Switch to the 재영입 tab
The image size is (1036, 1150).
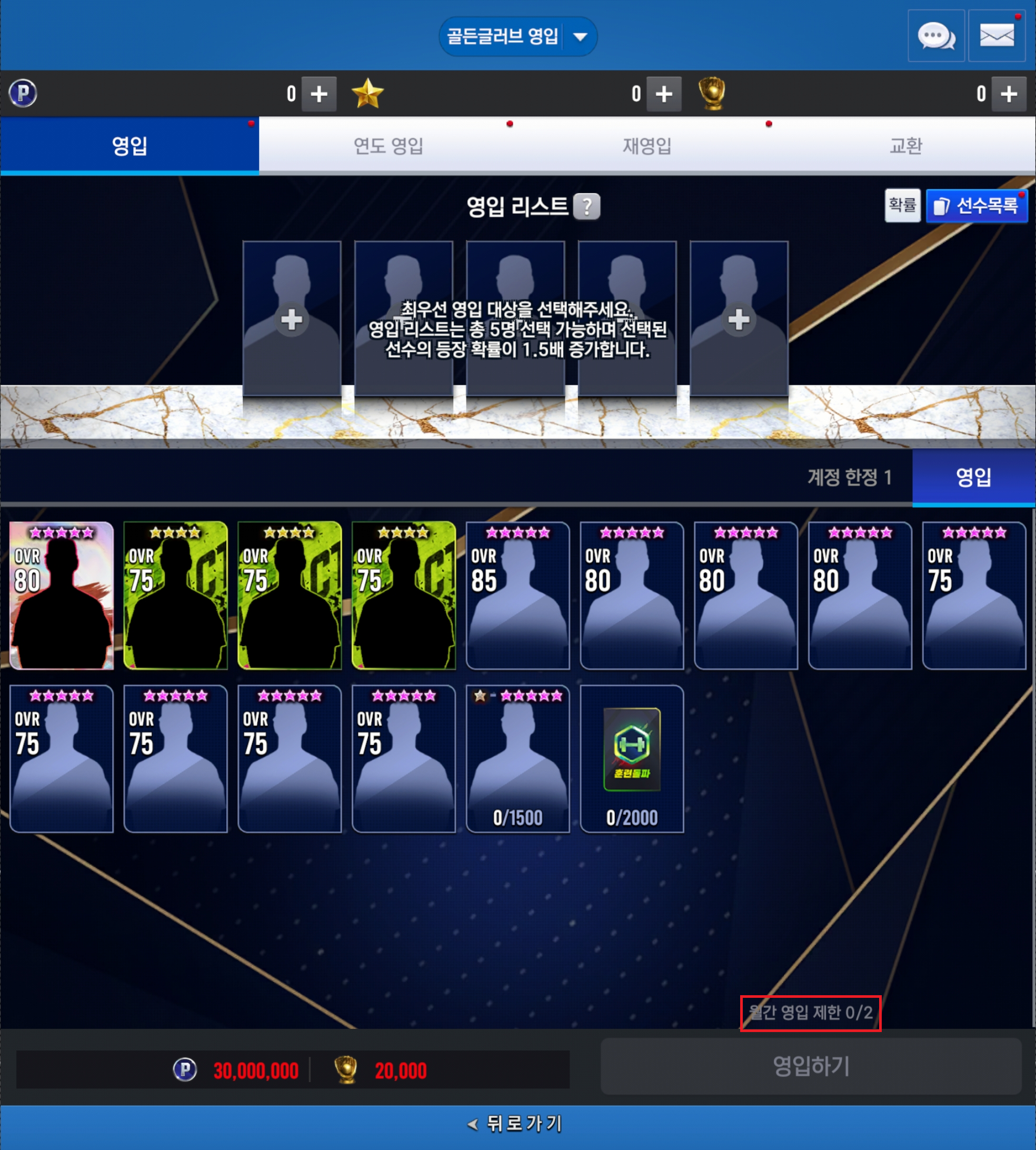pos(646,146)
